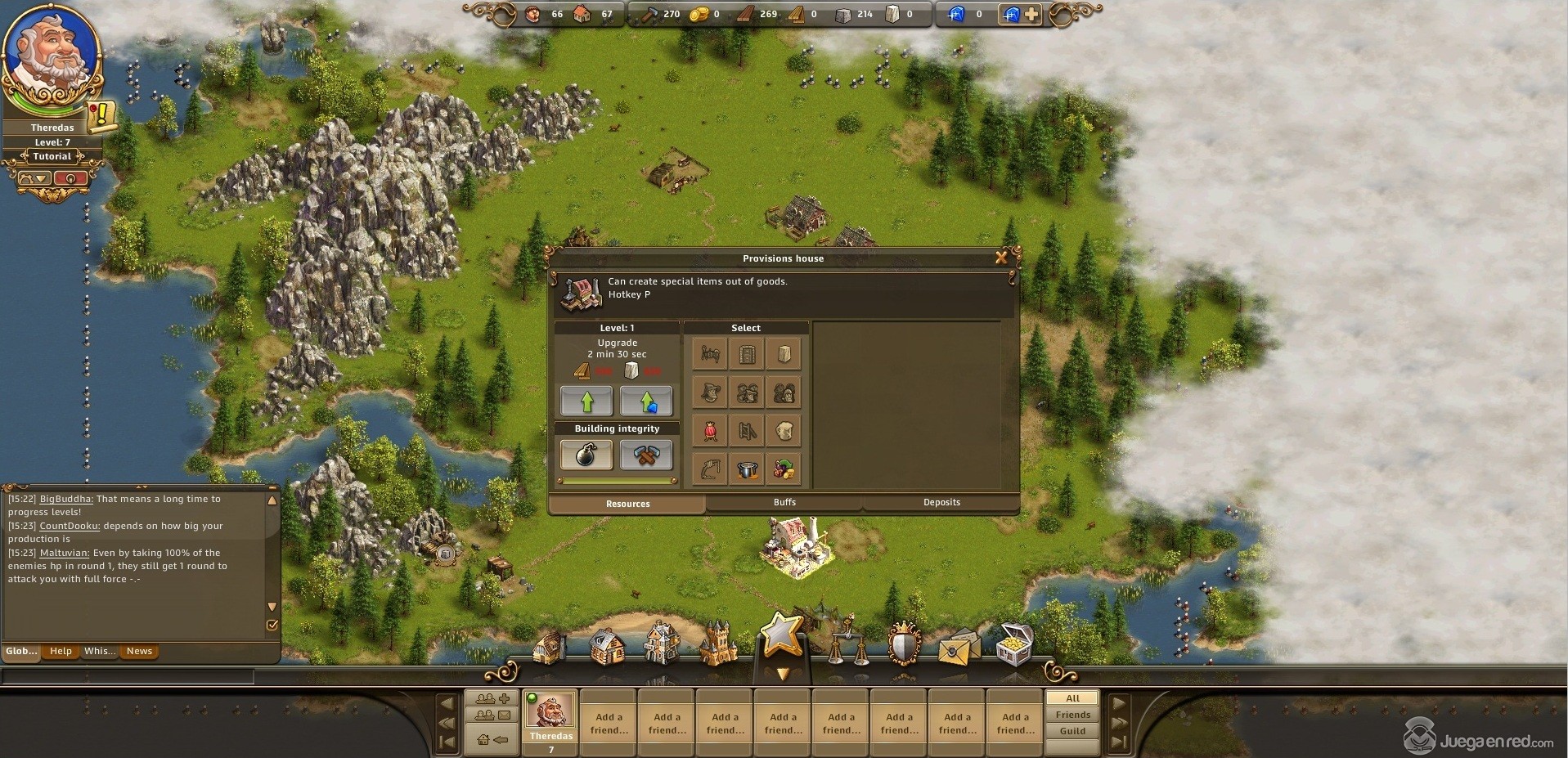Open the Deposits tab
This screenshot has width=1568, height=758.
pyautogui.click(x=941, y=502)
